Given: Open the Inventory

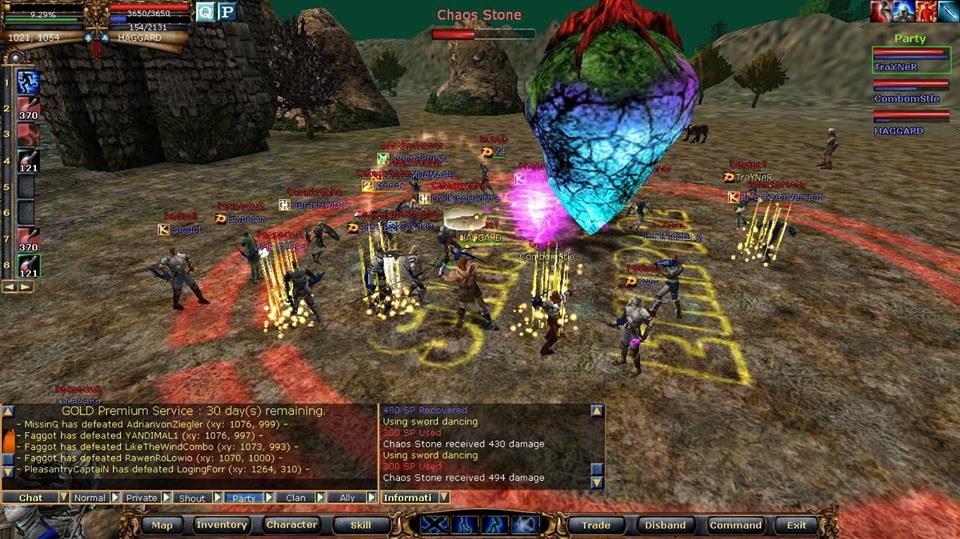Looking at the screenshot, I should pyautogui.click(x=222, y=525).
